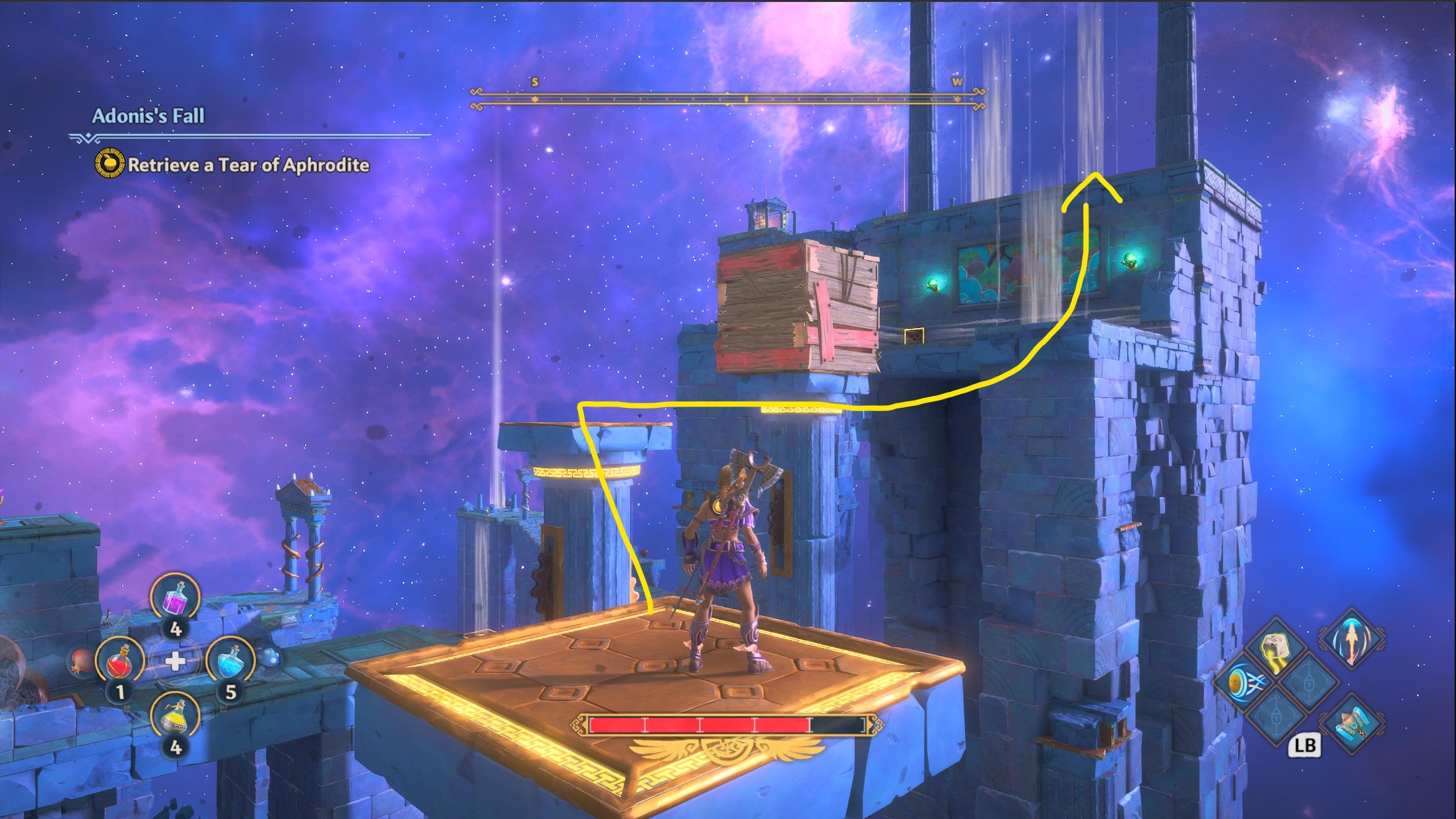Click the quest objective marker icon beside the text
This screenshot has height=819, width=1456.
(x=109, y=165)
